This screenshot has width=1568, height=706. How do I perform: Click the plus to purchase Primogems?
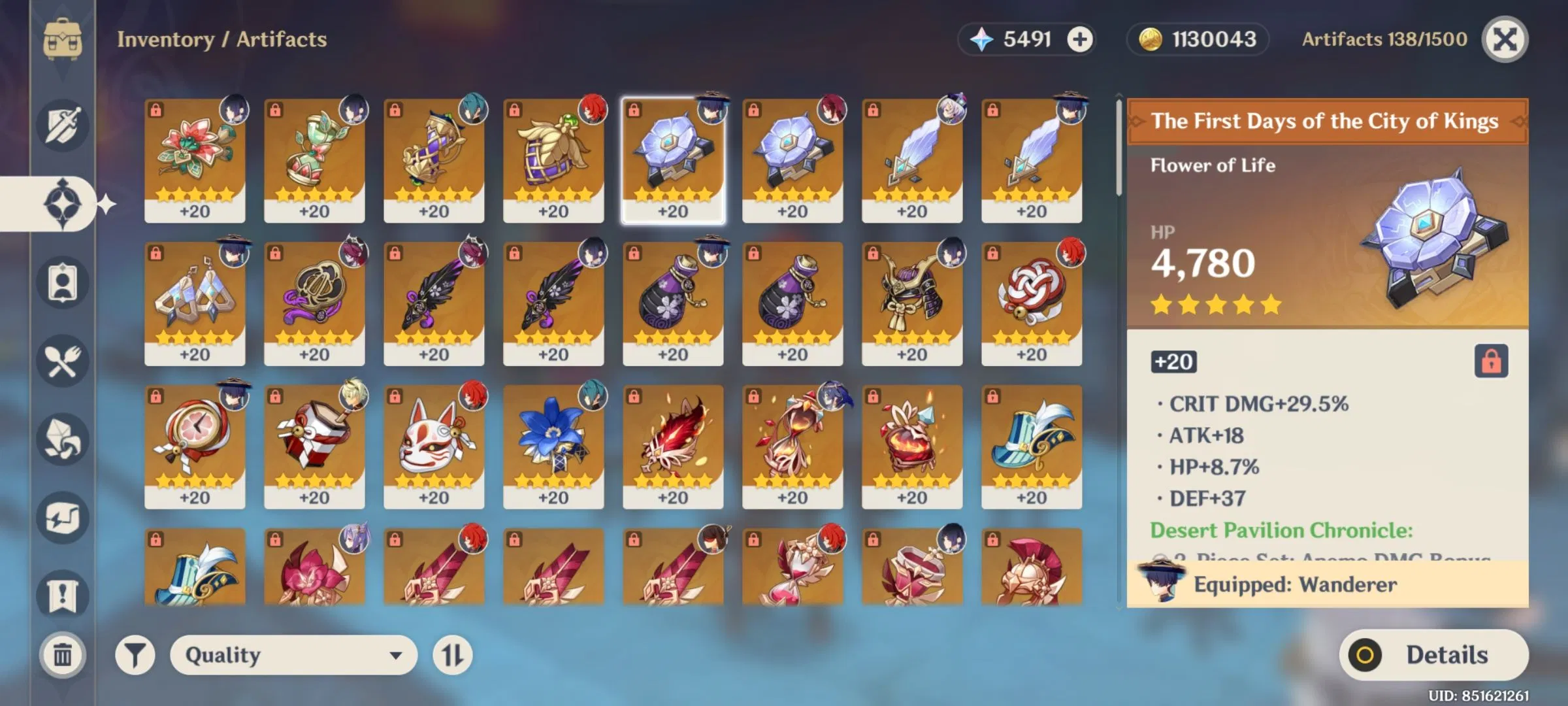pos(1081,39)
